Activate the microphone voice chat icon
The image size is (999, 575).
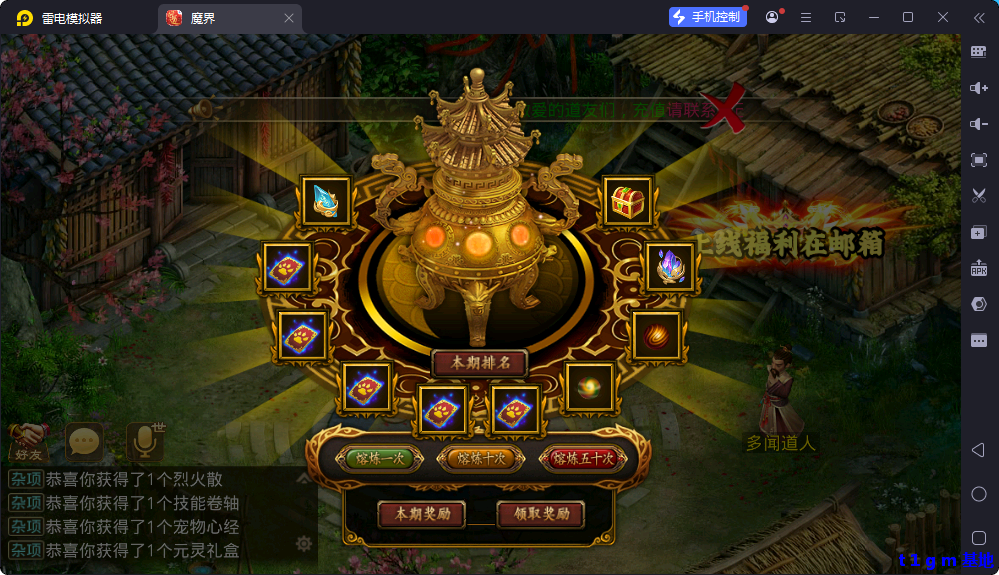coord(146,440)
